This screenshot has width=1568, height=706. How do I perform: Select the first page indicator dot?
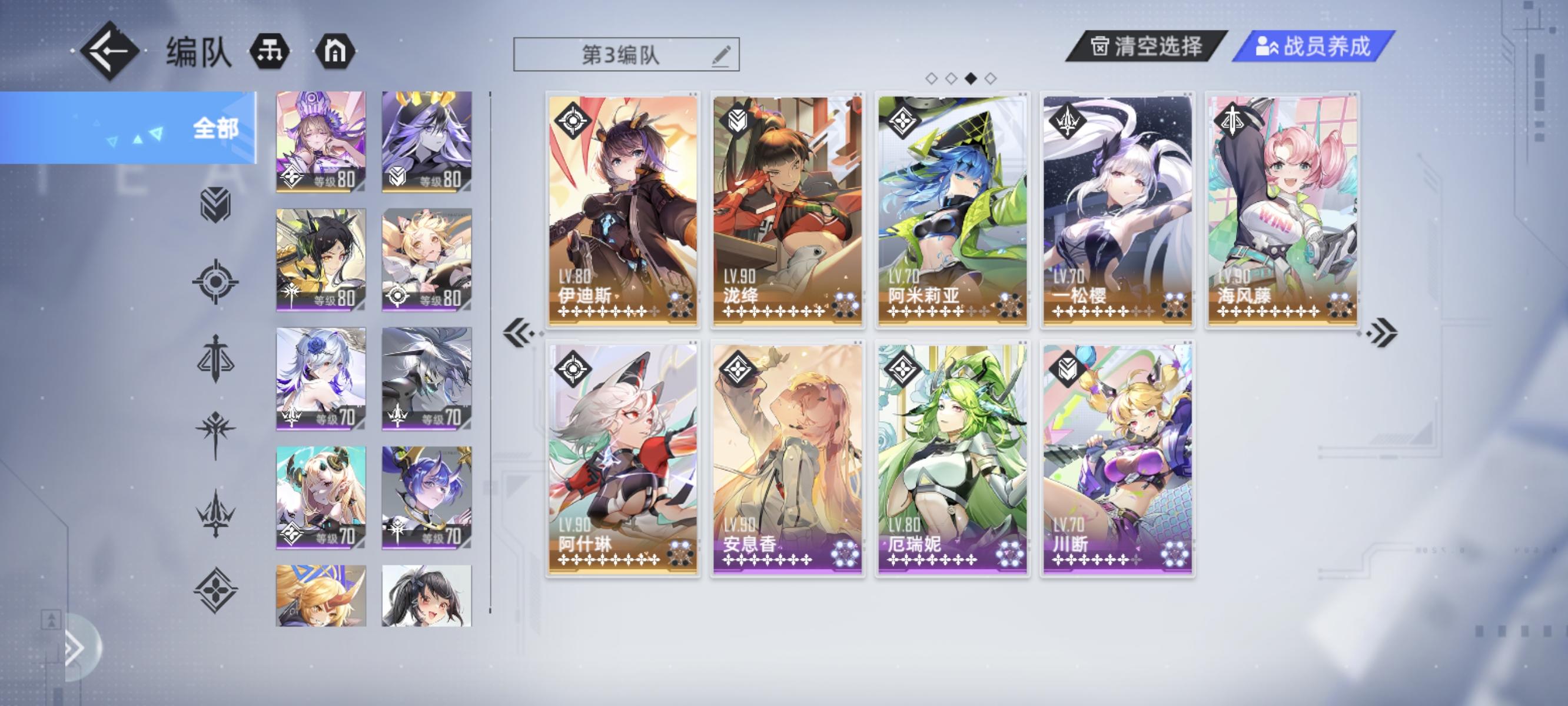931,78
